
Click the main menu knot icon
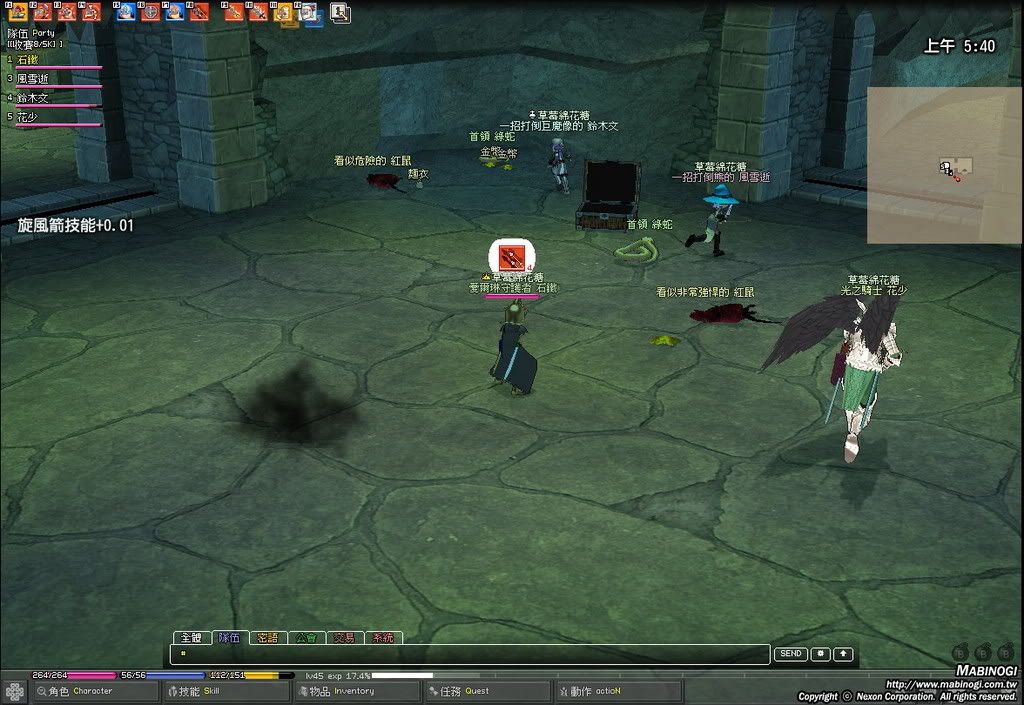tap(14, 691)
